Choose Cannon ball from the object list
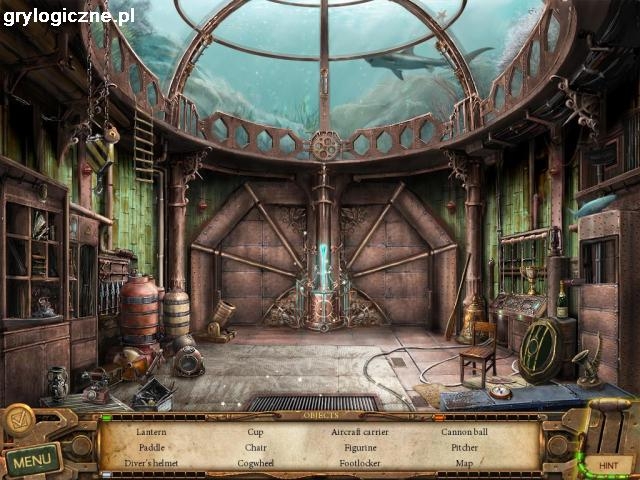The image size is (640, 480). [x=464, y=431]
